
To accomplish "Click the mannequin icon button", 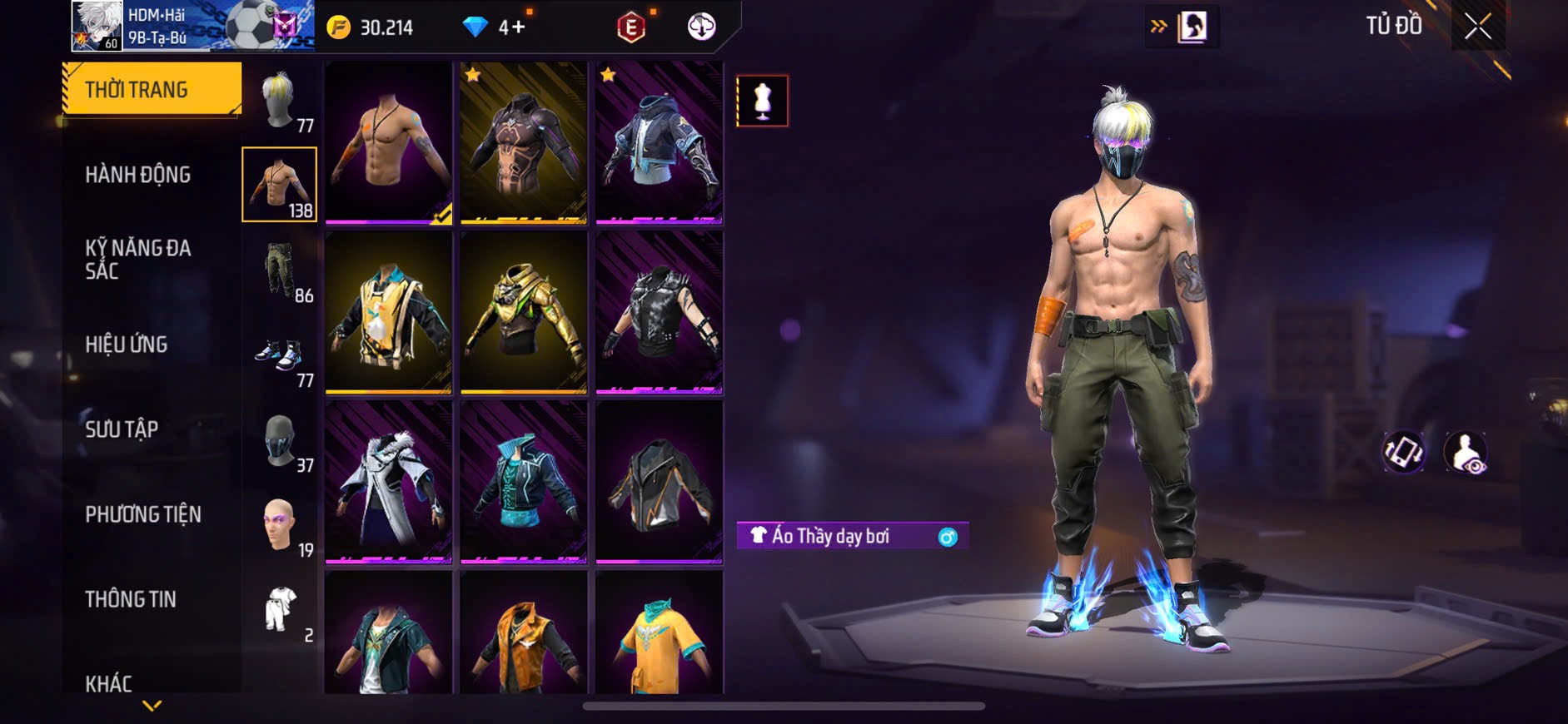I will point(762,101).
